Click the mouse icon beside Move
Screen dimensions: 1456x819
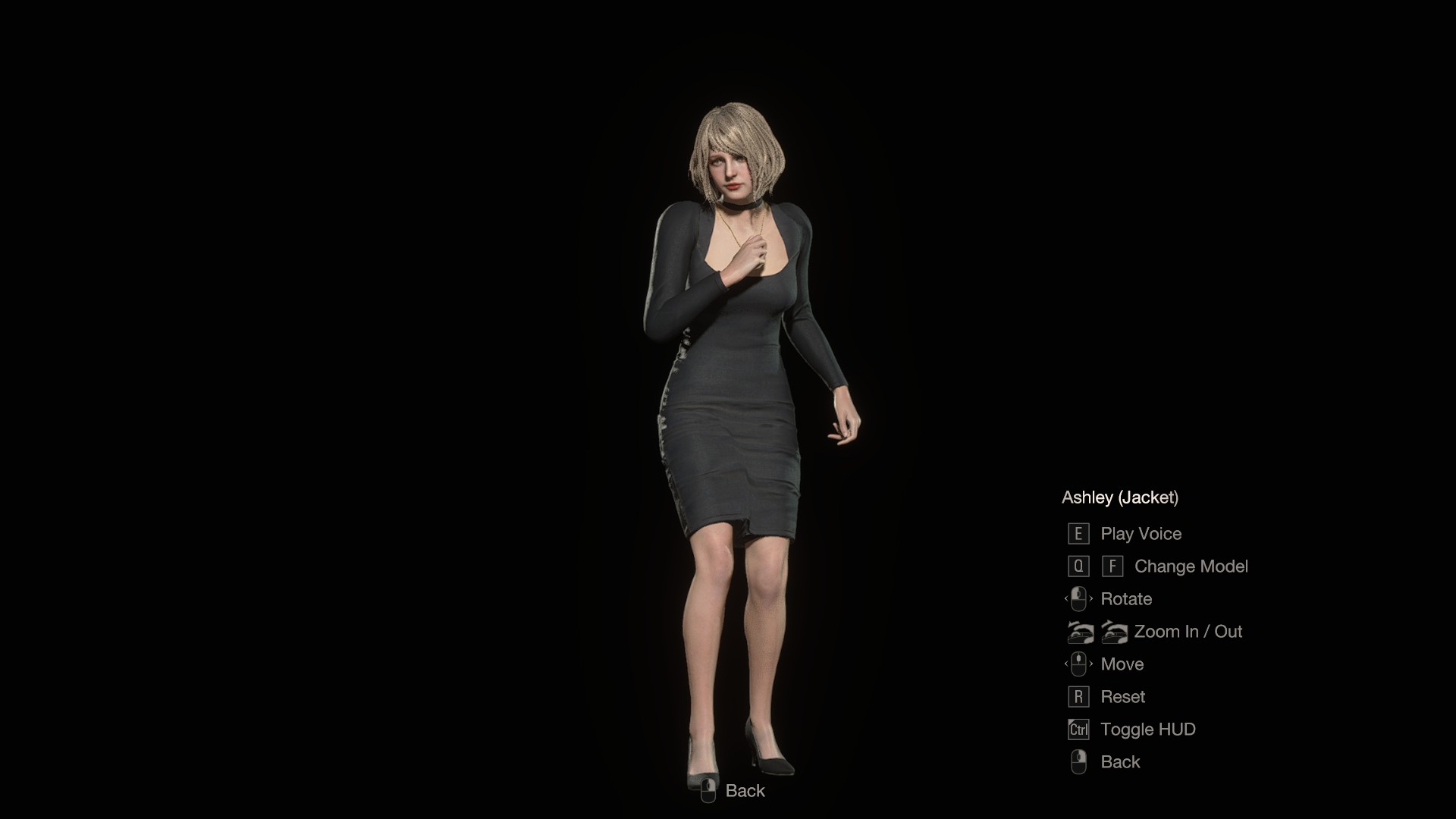1079,664
